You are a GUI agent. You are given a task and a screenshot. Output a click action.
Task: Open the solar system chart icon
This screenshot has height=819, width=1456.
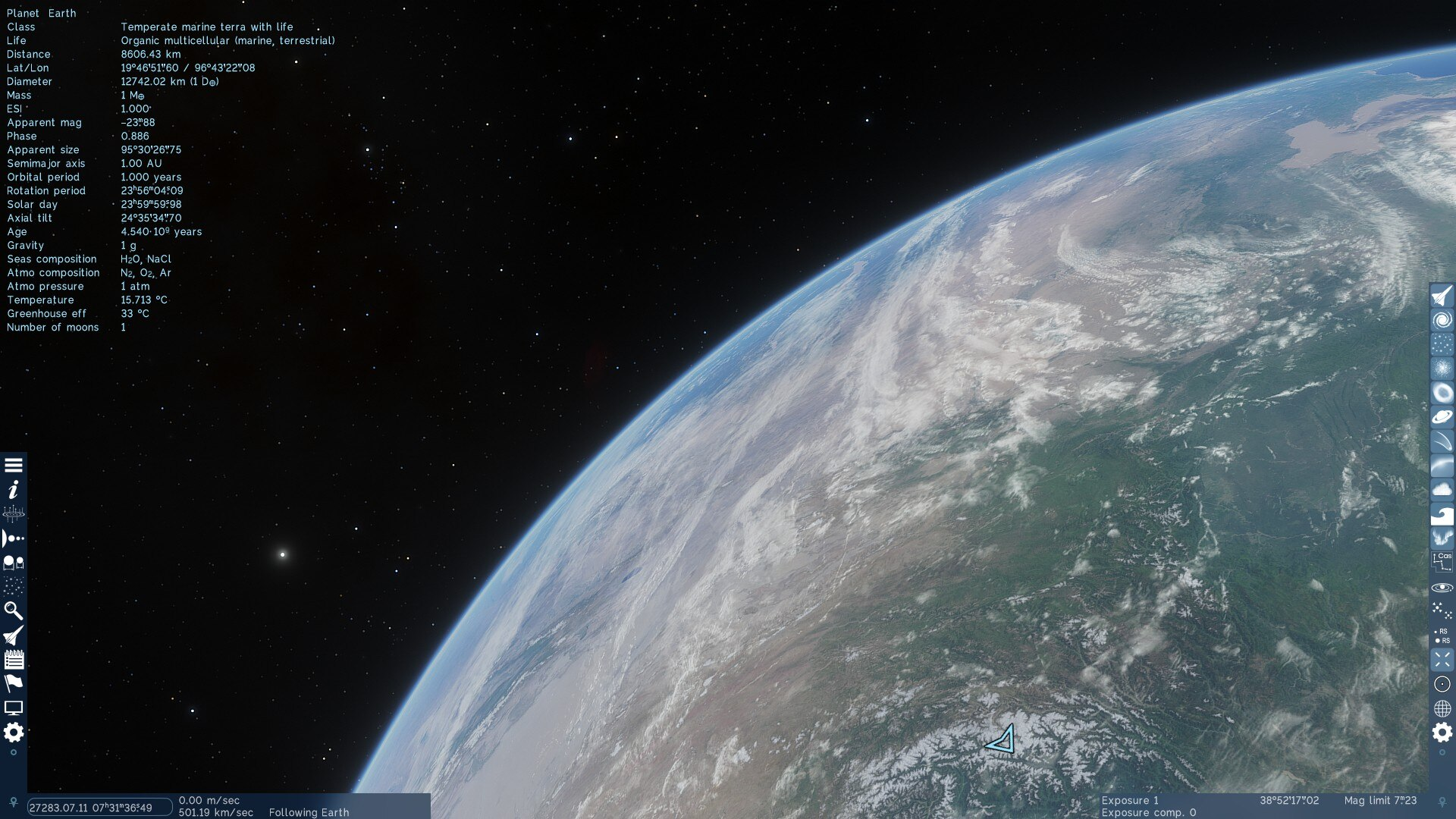[14, 514]
